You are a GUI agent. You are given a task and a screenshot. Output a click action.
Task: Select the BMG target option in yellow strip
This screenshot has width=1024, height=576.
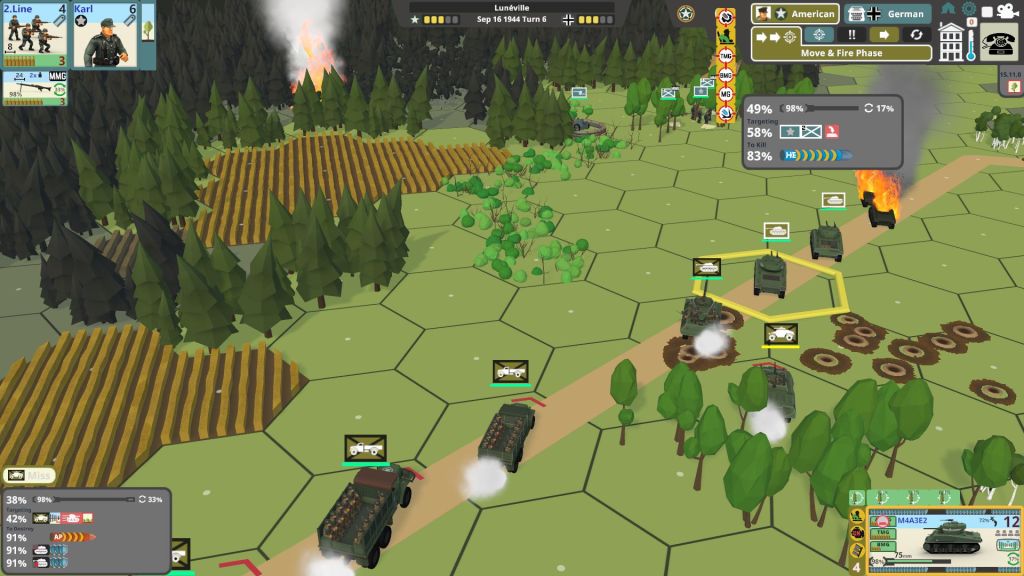(x=726, y=75)
